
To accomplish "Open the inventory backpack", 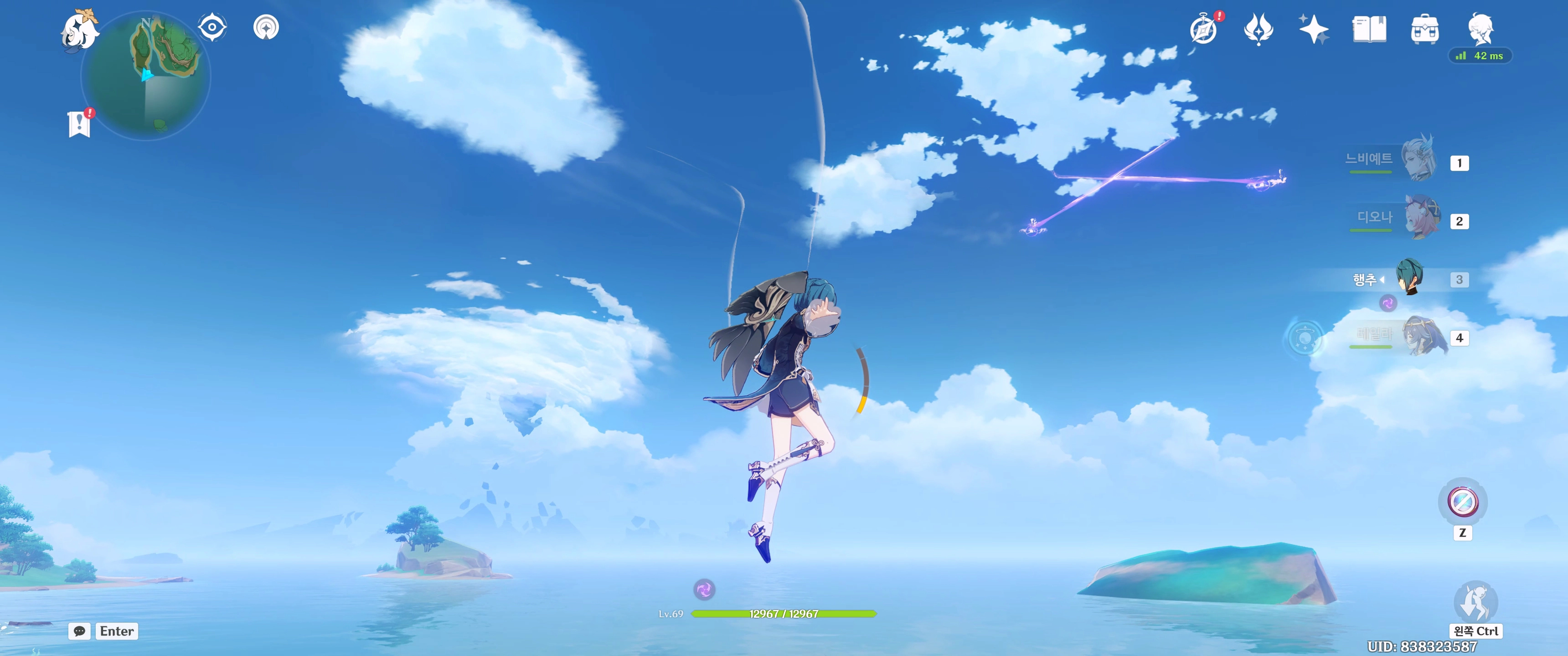I will click(1424, 29).
